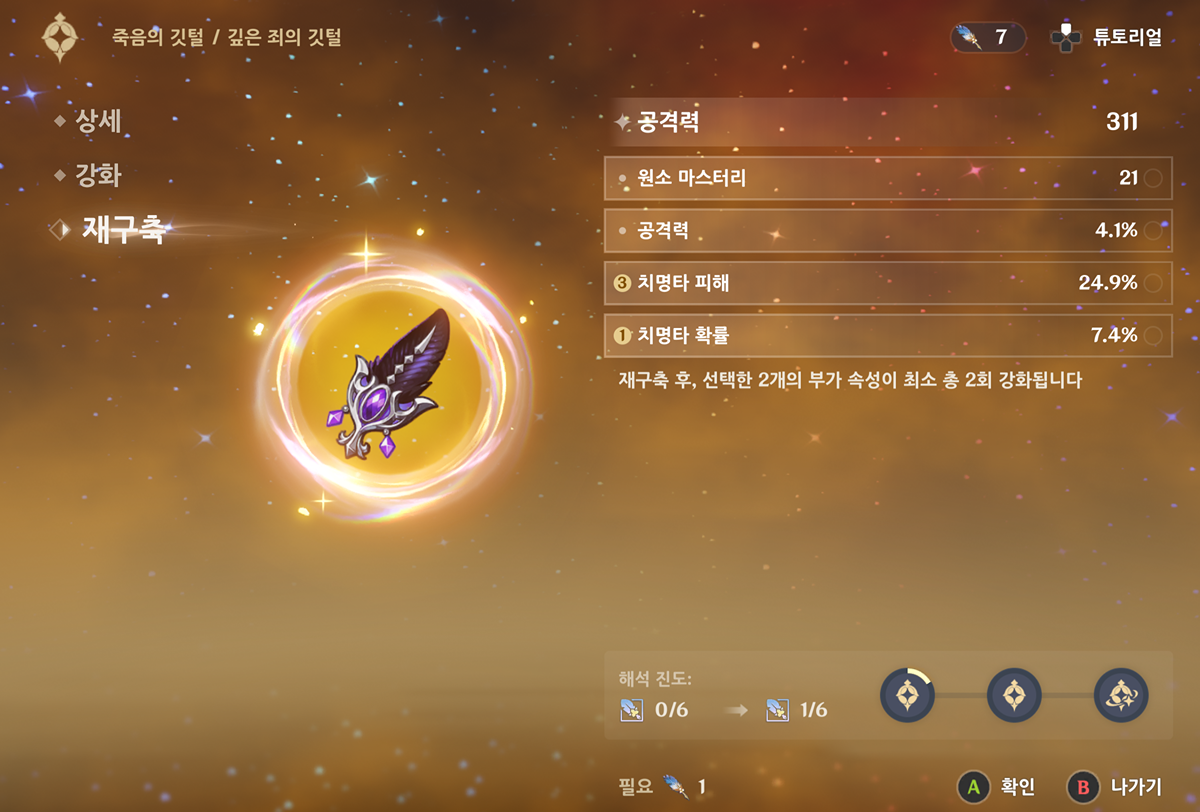Choose the 공격력 4.1% substat row
Viewport: 1200px width, 812px height.
pos(887,231)
